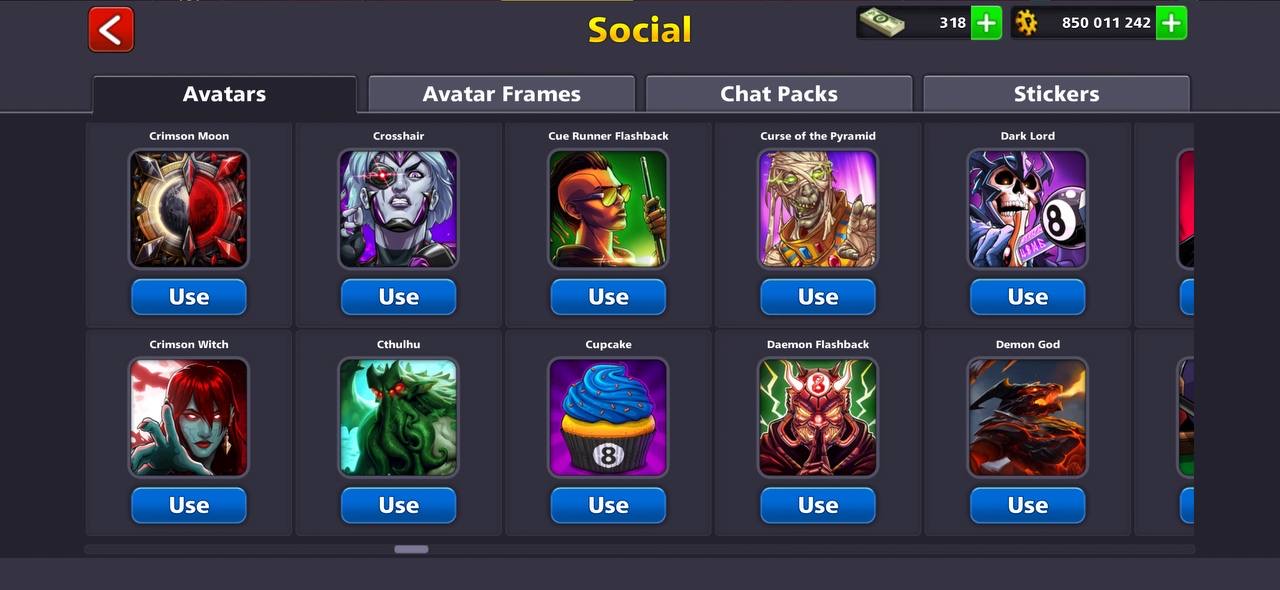
Task: Select the Dark Lord skull avatar image
Action: coord(1027,209)
